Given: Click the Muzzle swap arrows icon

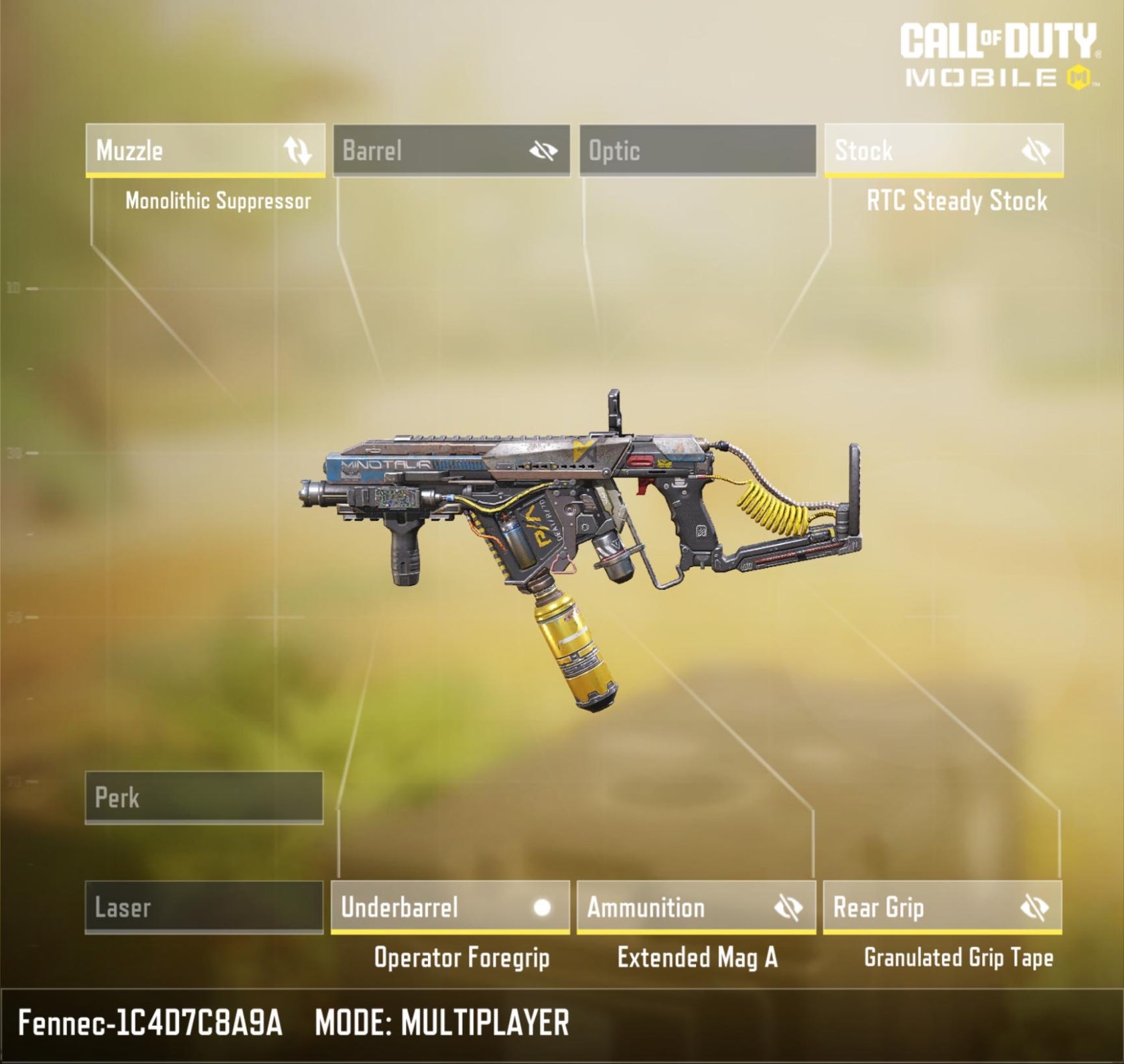Looking at the screenshot, I should 297,151.
